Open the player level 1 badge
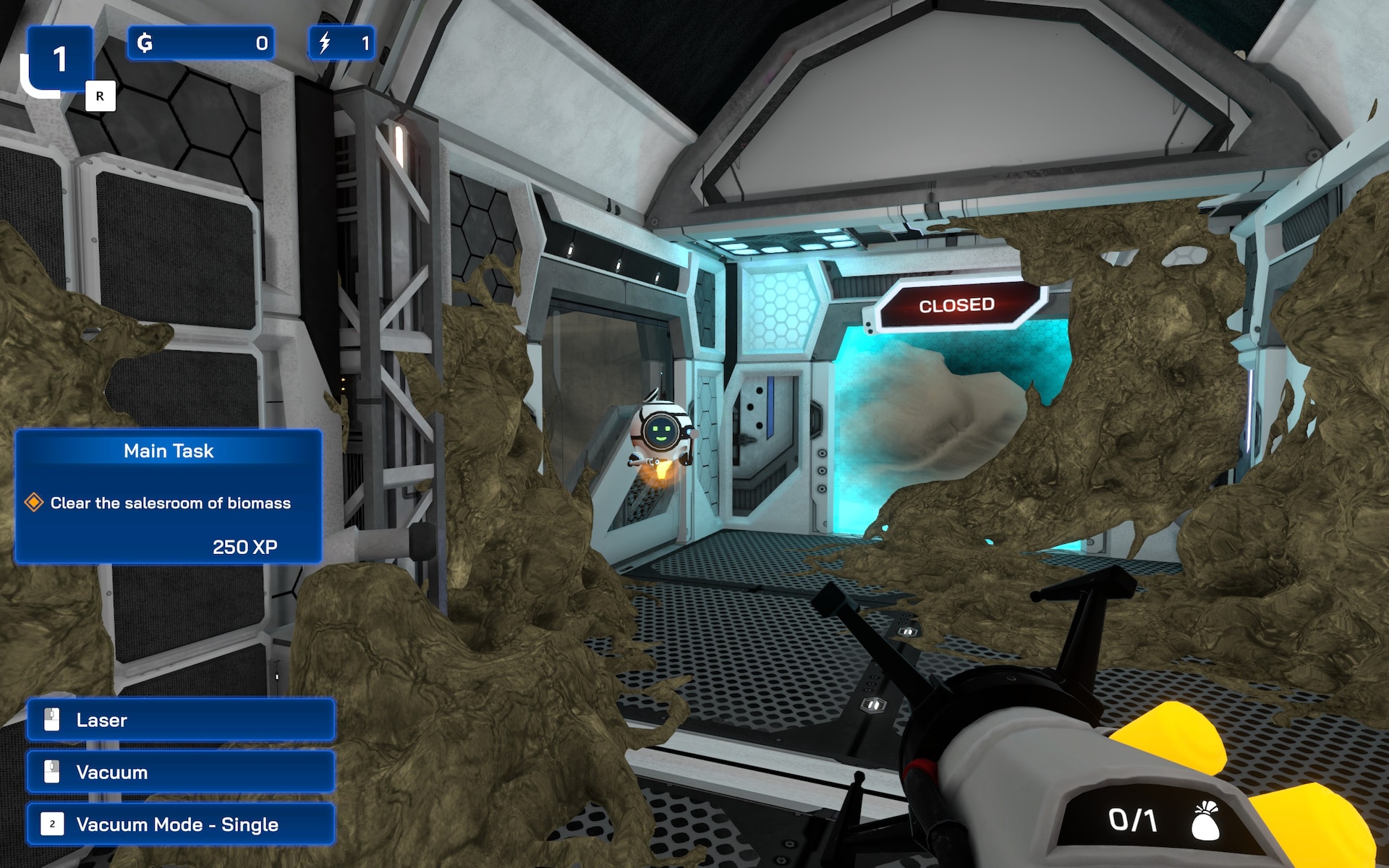The image size is (1389, 868). 61,59
